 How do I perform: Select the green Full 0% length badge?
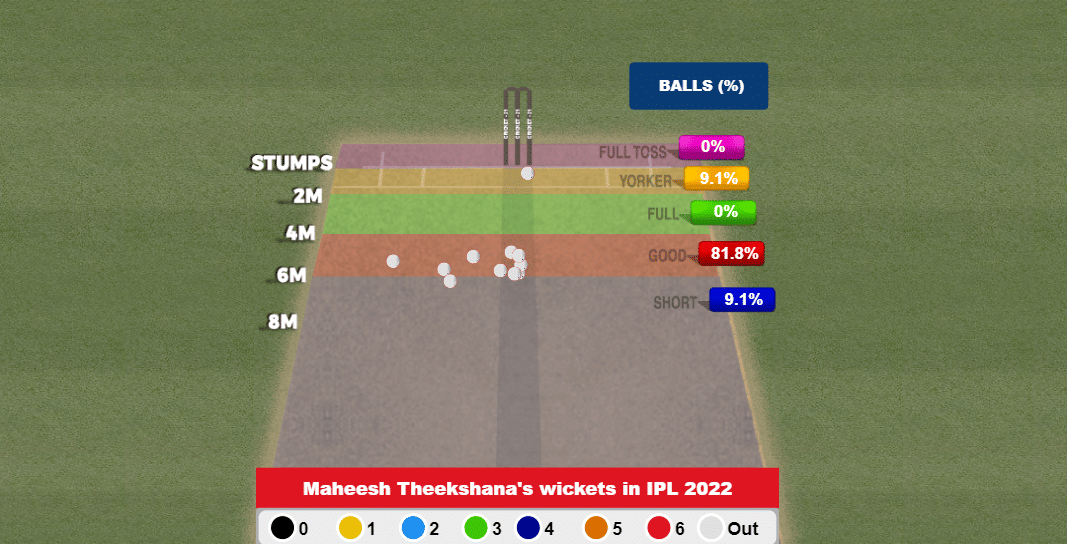point(724,212)
